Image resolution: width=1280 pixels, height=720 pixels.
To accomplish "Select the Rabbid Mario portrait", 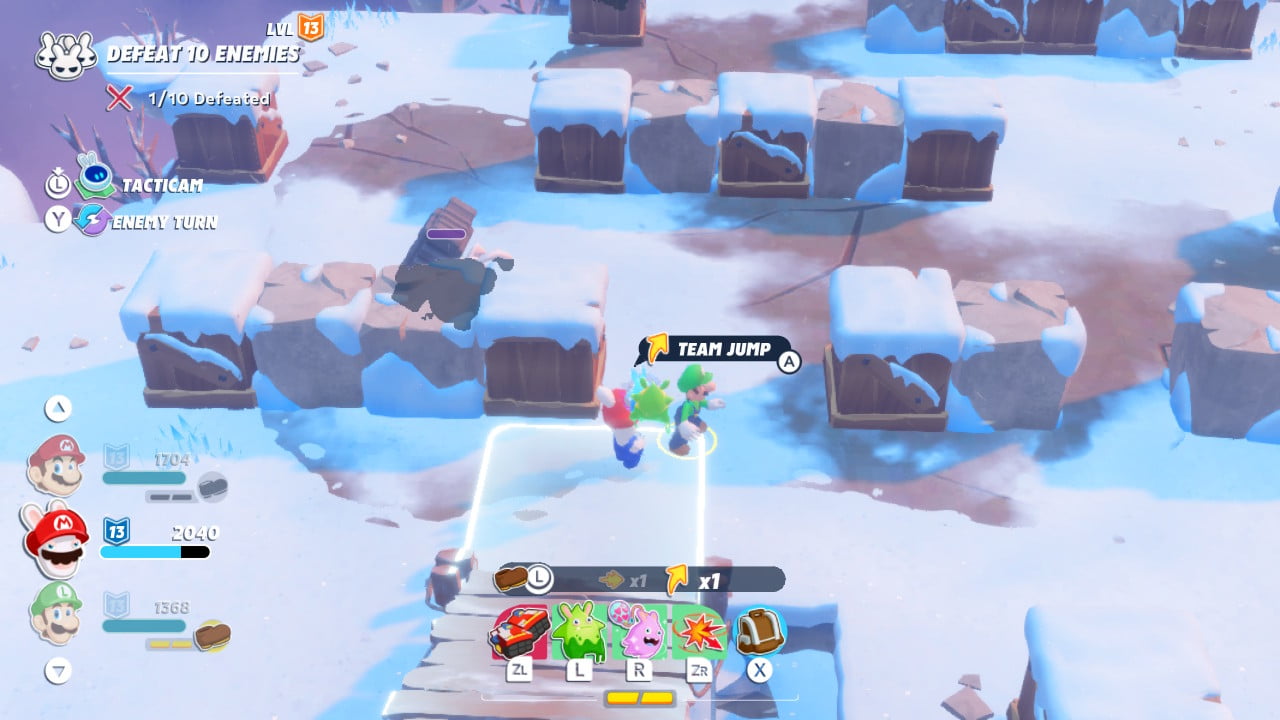I will (x=56, y=540).
